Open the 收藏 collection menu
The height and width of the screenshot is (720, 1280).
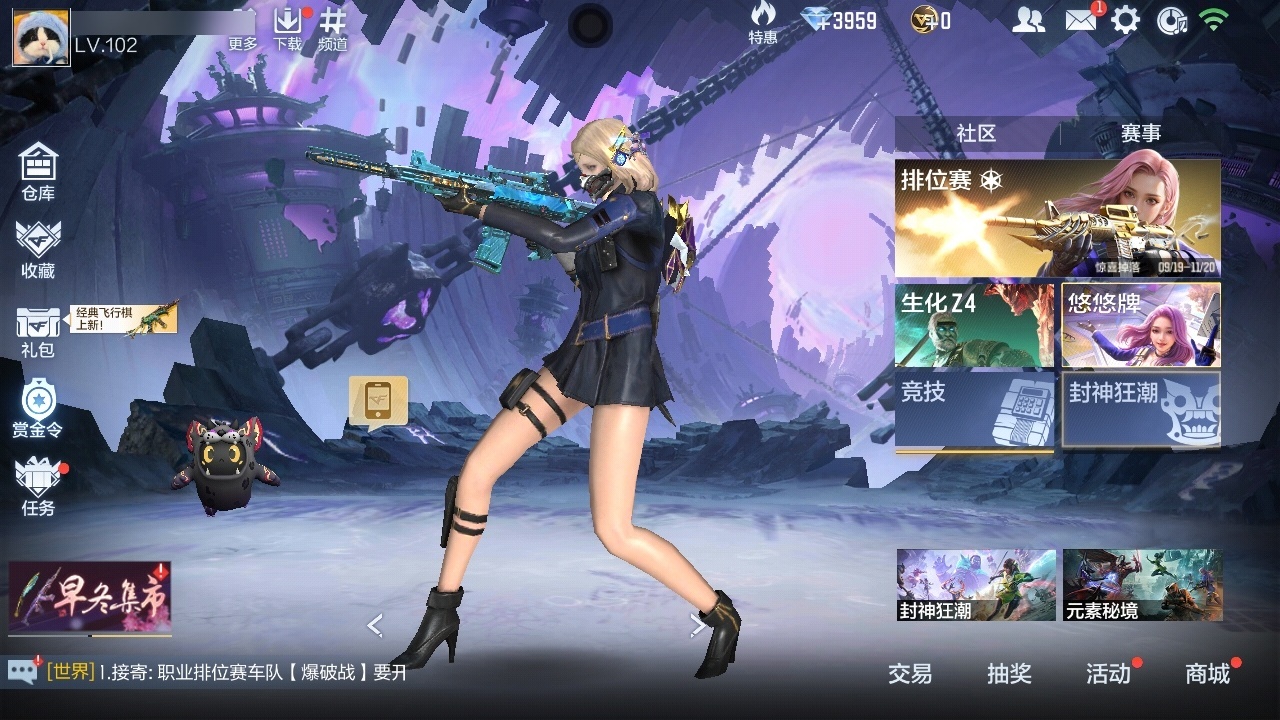pos(38,249)
